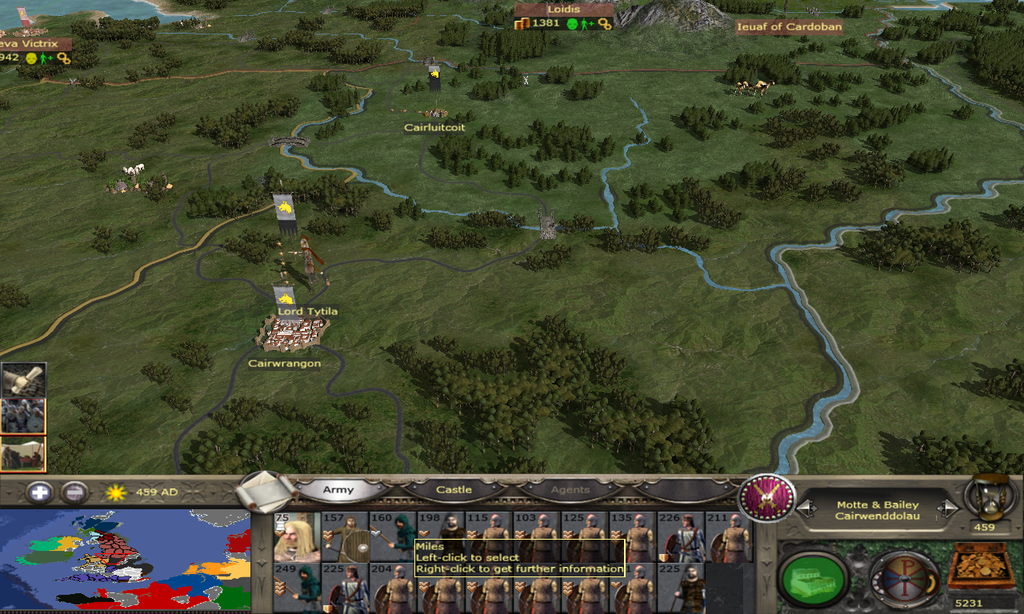The width and height of the screenshot is (1024, 614).
Task: Open the Castle tab
Action: (453, 490)
